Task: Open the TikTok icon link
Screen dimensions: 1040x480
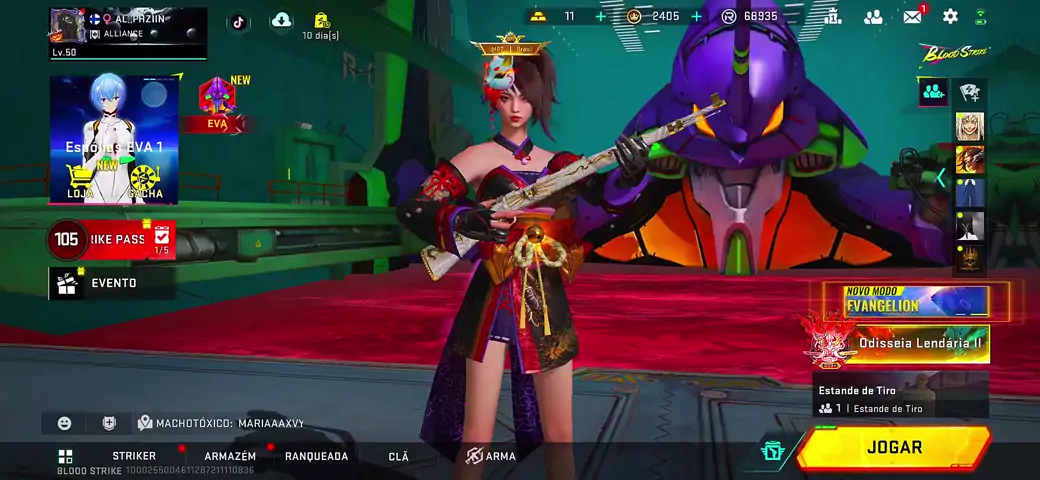Action: point(238,21)
